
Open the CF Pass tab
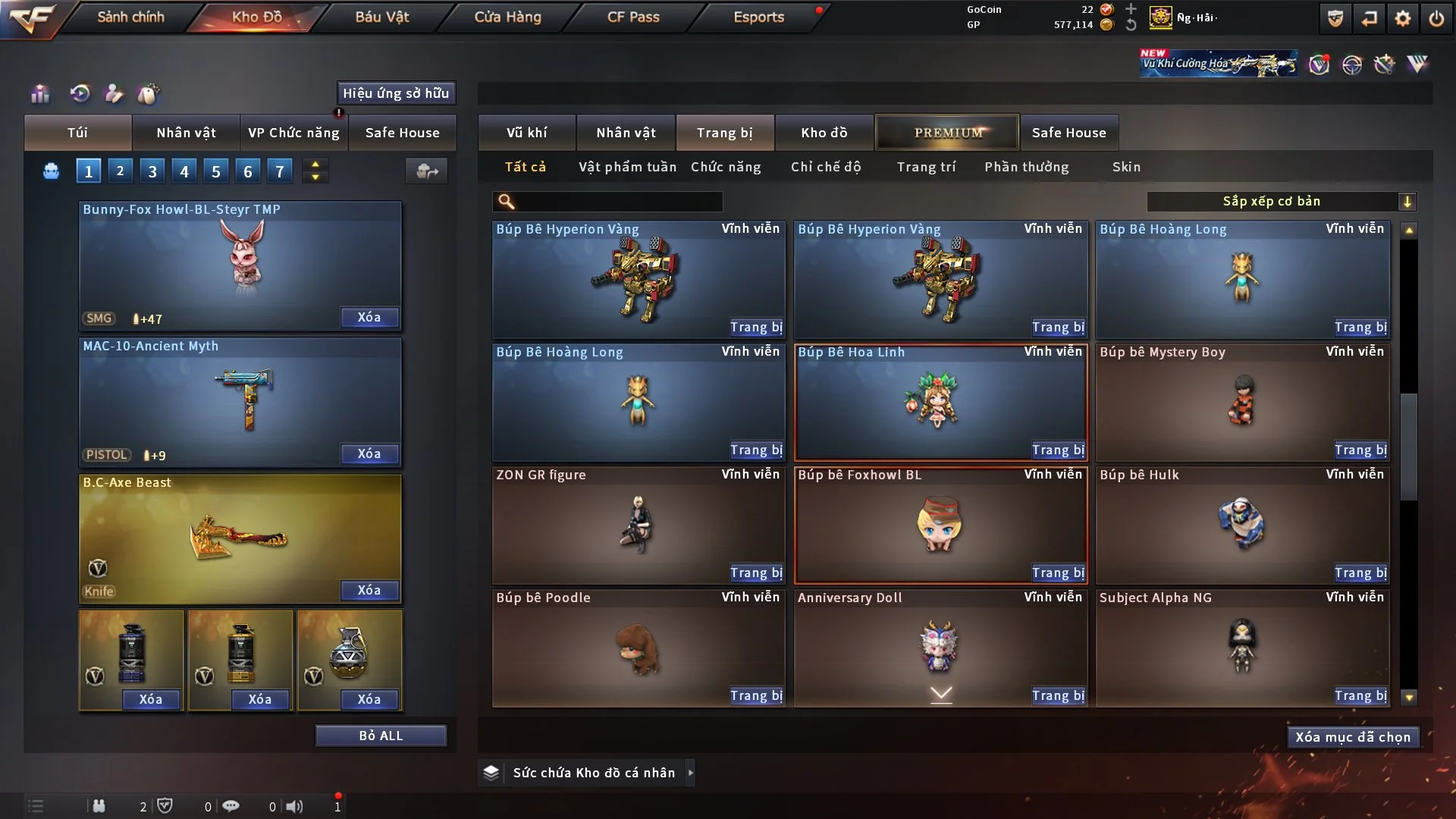pos(633,17)
